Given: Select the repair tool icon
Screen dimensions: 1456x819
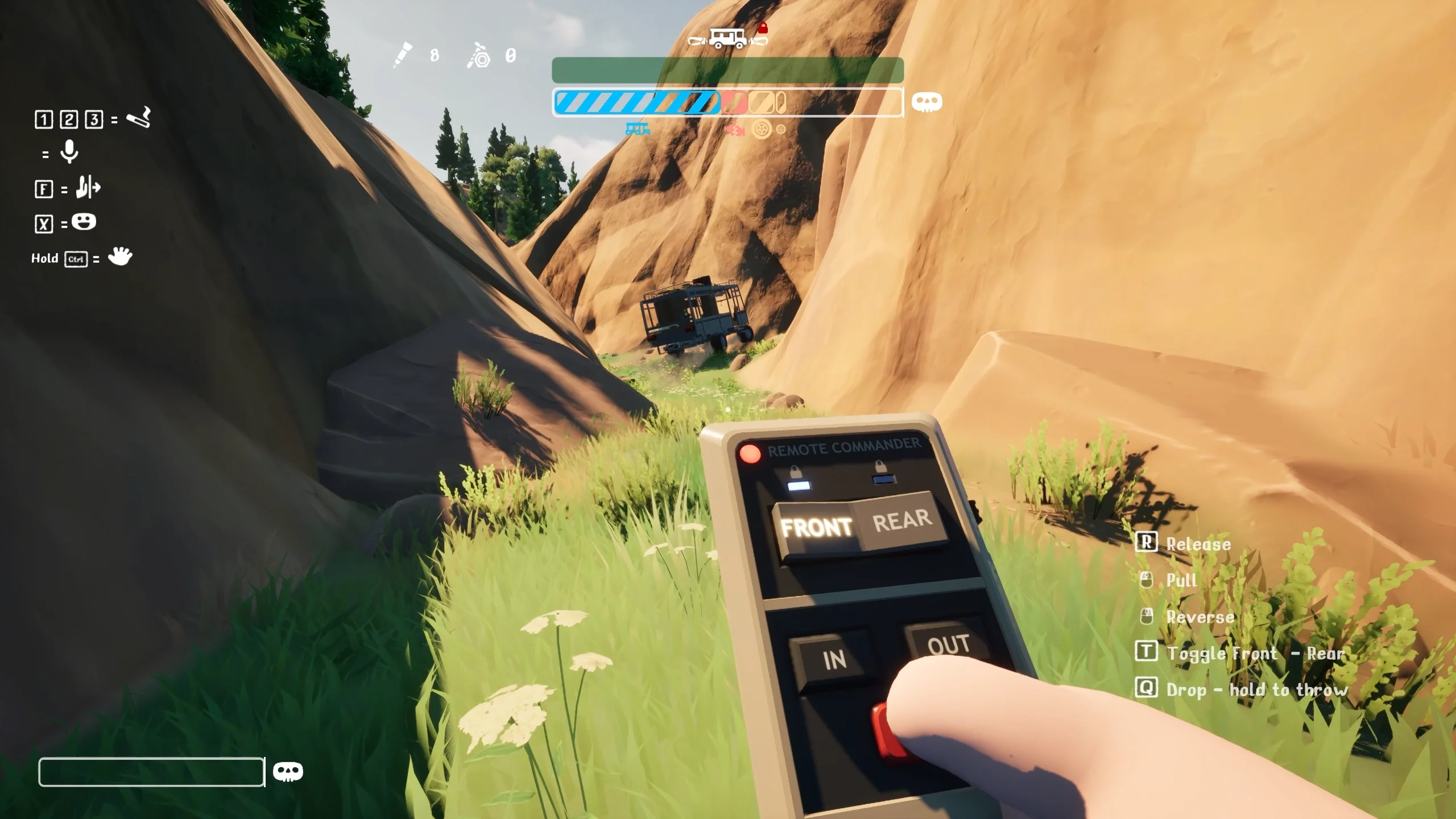Looking at the screenshot, I should pyautogui.click(x=403, y=55).
